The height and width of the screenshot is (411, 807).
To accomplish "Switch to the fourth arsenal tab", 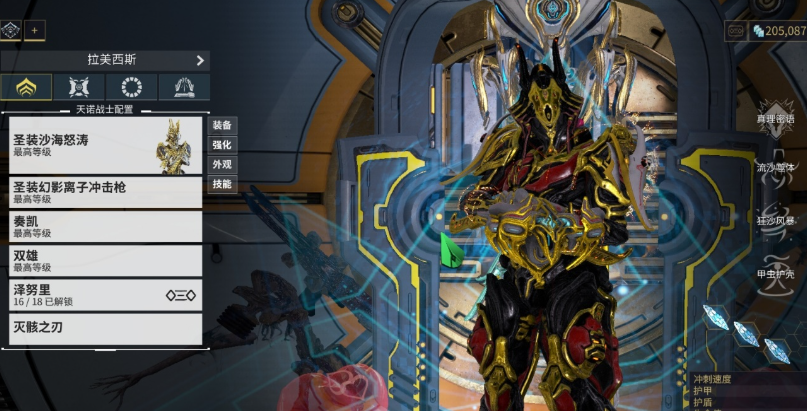I will [184, 87].
